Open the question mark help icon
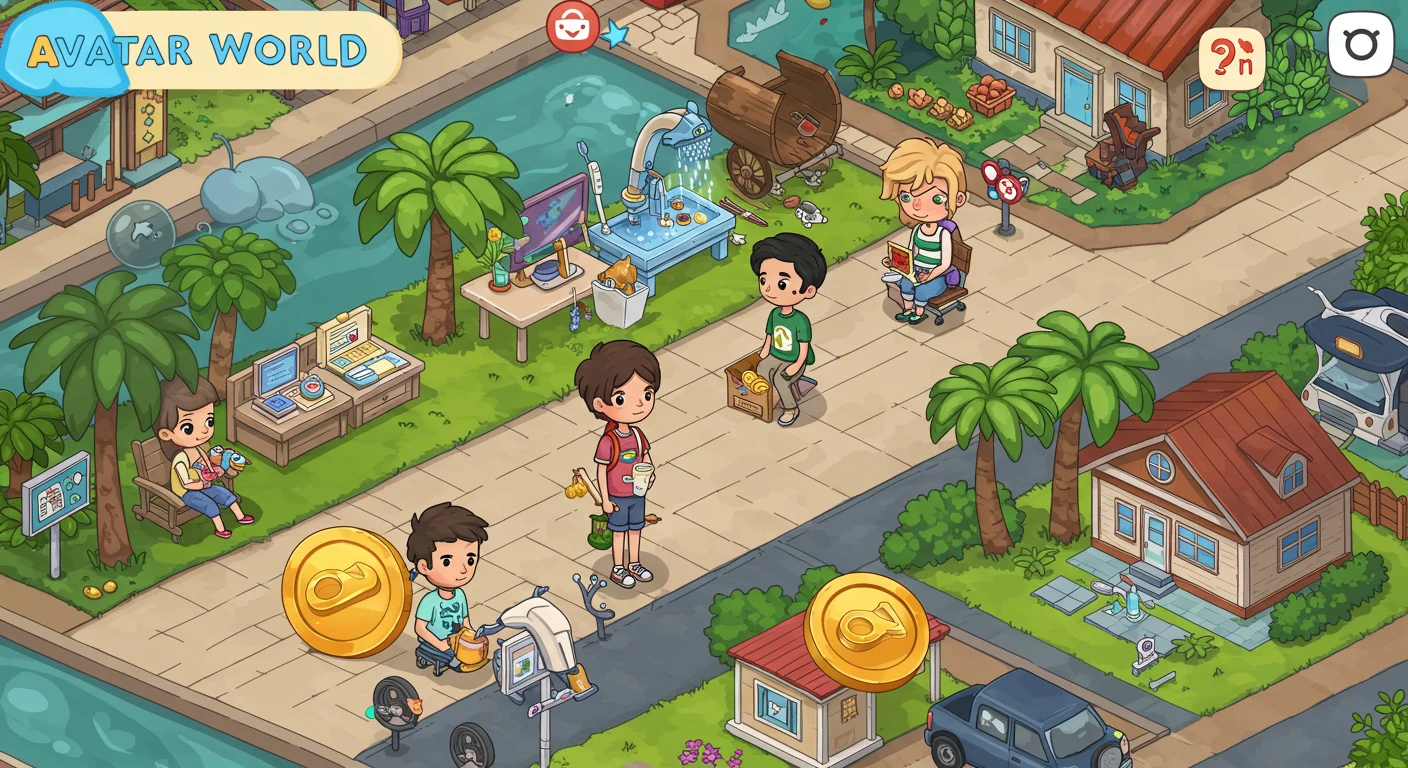The image size is (1408, 768). [1233, 60]
